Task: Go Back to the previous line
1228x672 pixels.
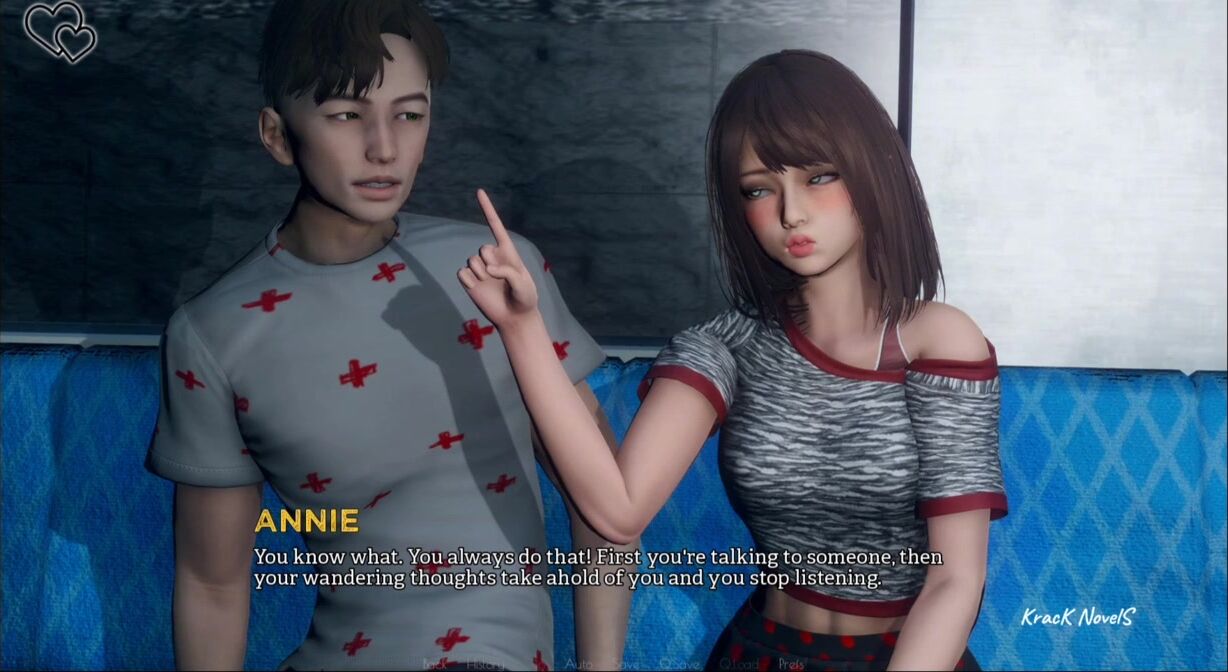Action: pos(435,663)
